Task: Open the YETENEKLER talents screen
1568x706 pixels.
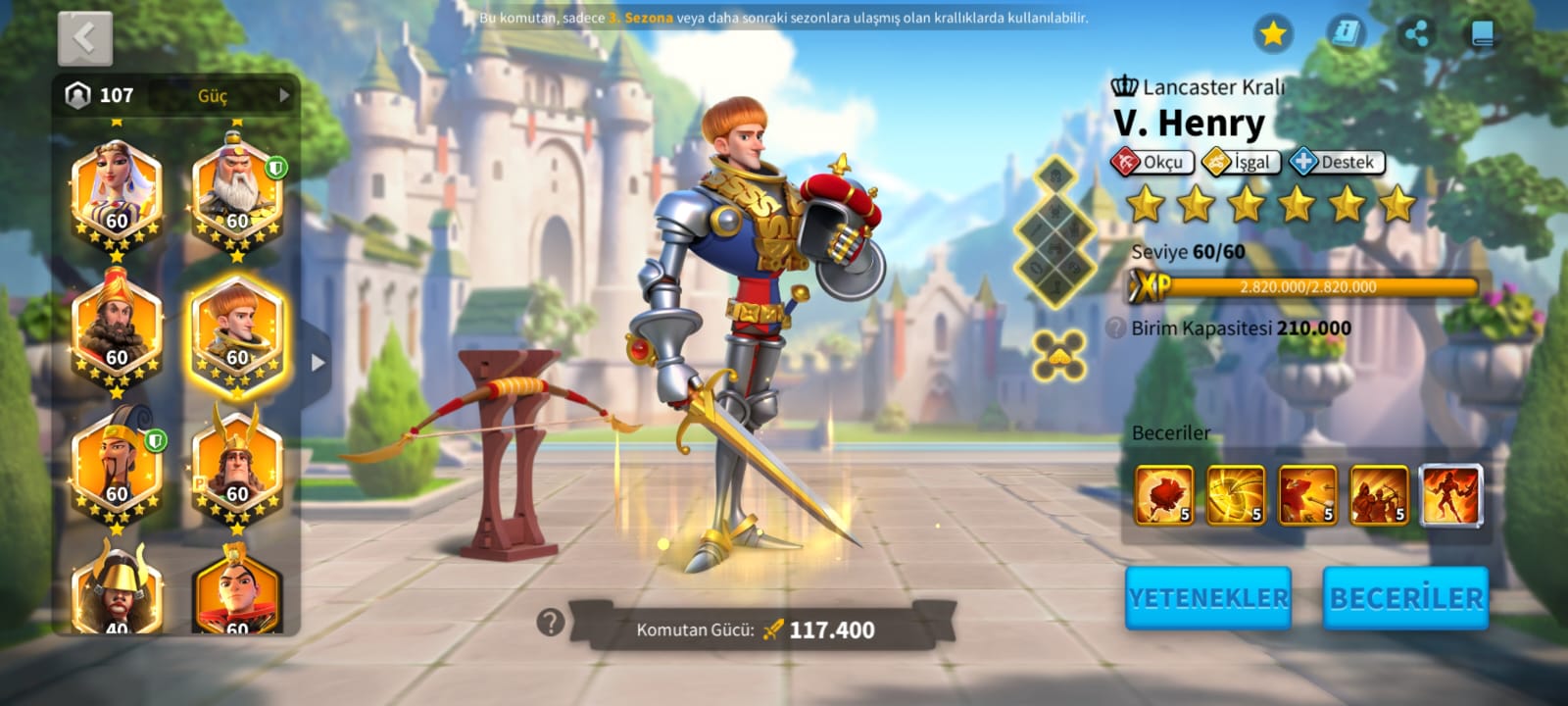Action: pos(1208,598)
